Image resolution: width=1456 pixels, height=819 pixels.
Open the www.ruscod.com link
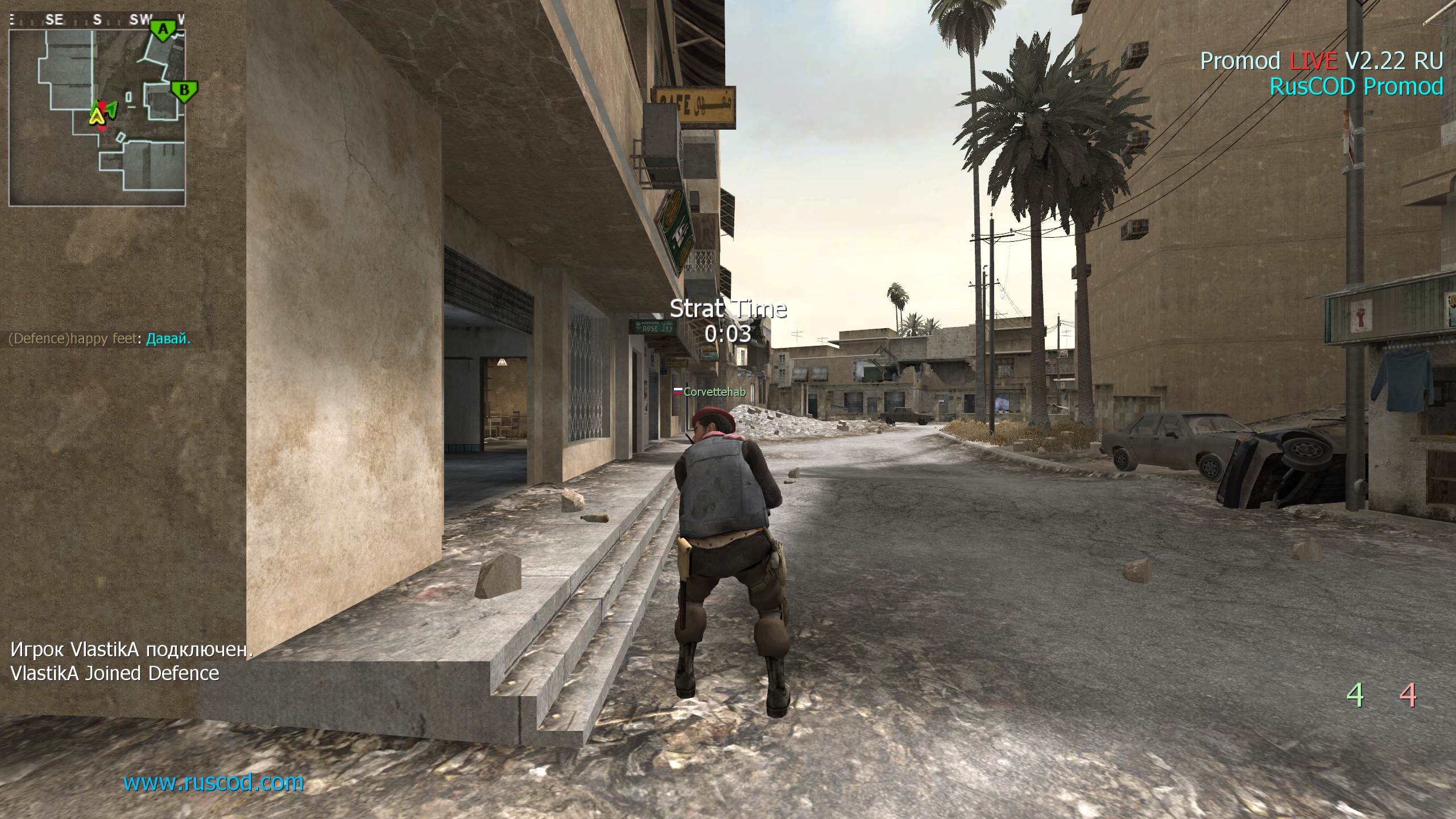pyautogui.click(x=213, y=783)
